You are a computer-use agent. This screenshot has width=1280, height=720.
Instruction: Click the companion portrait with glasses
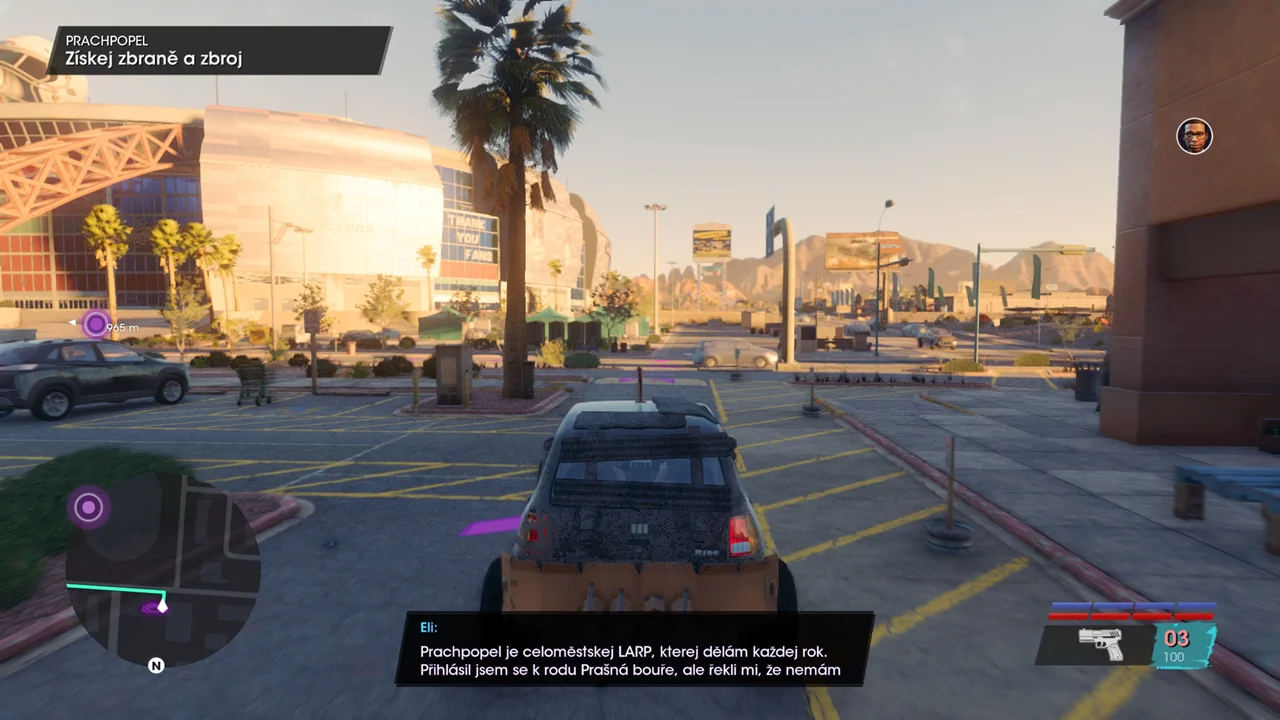click(x=1194, y=136)
